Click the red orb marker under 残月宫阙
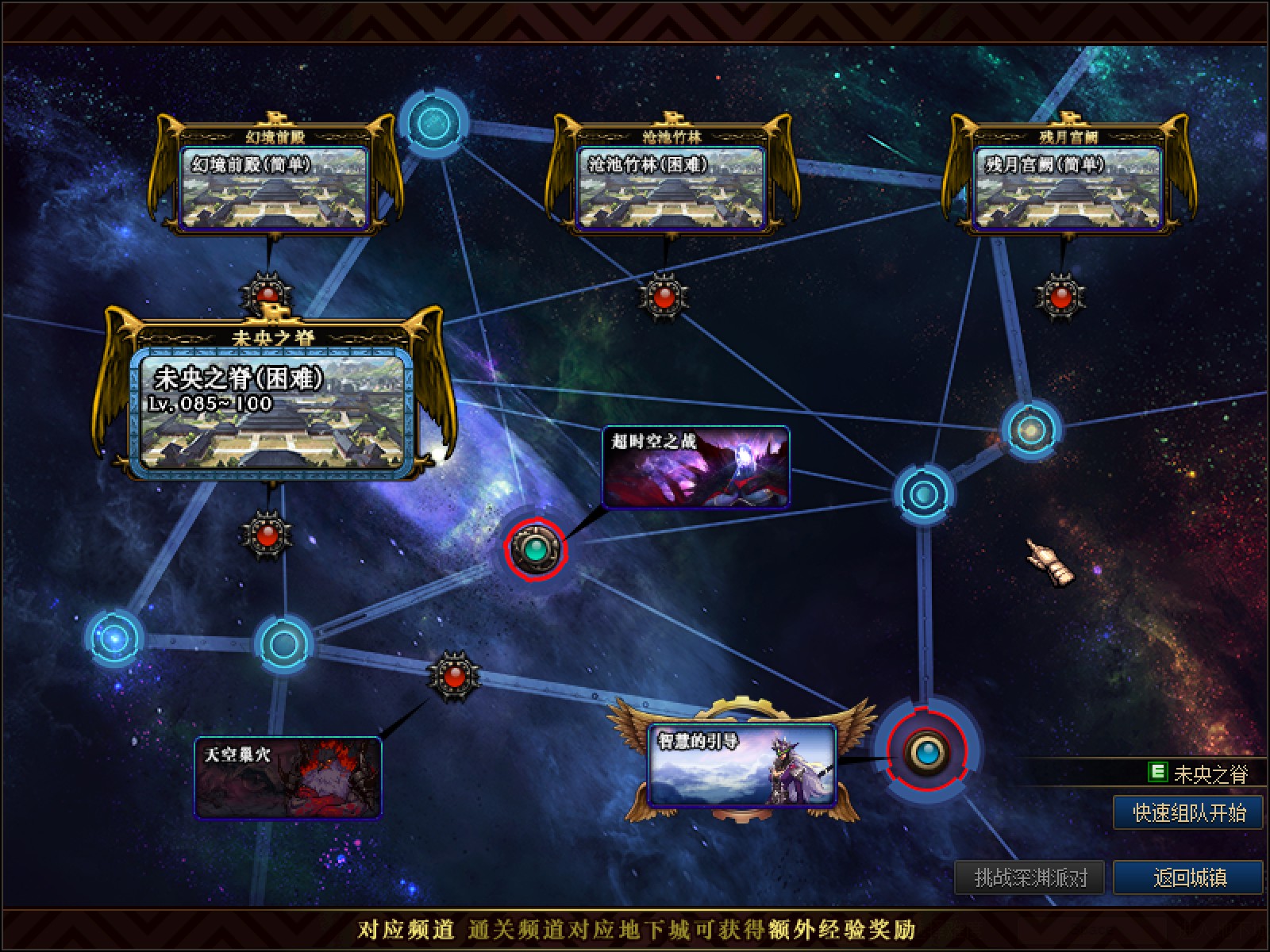 (1060, 297)
